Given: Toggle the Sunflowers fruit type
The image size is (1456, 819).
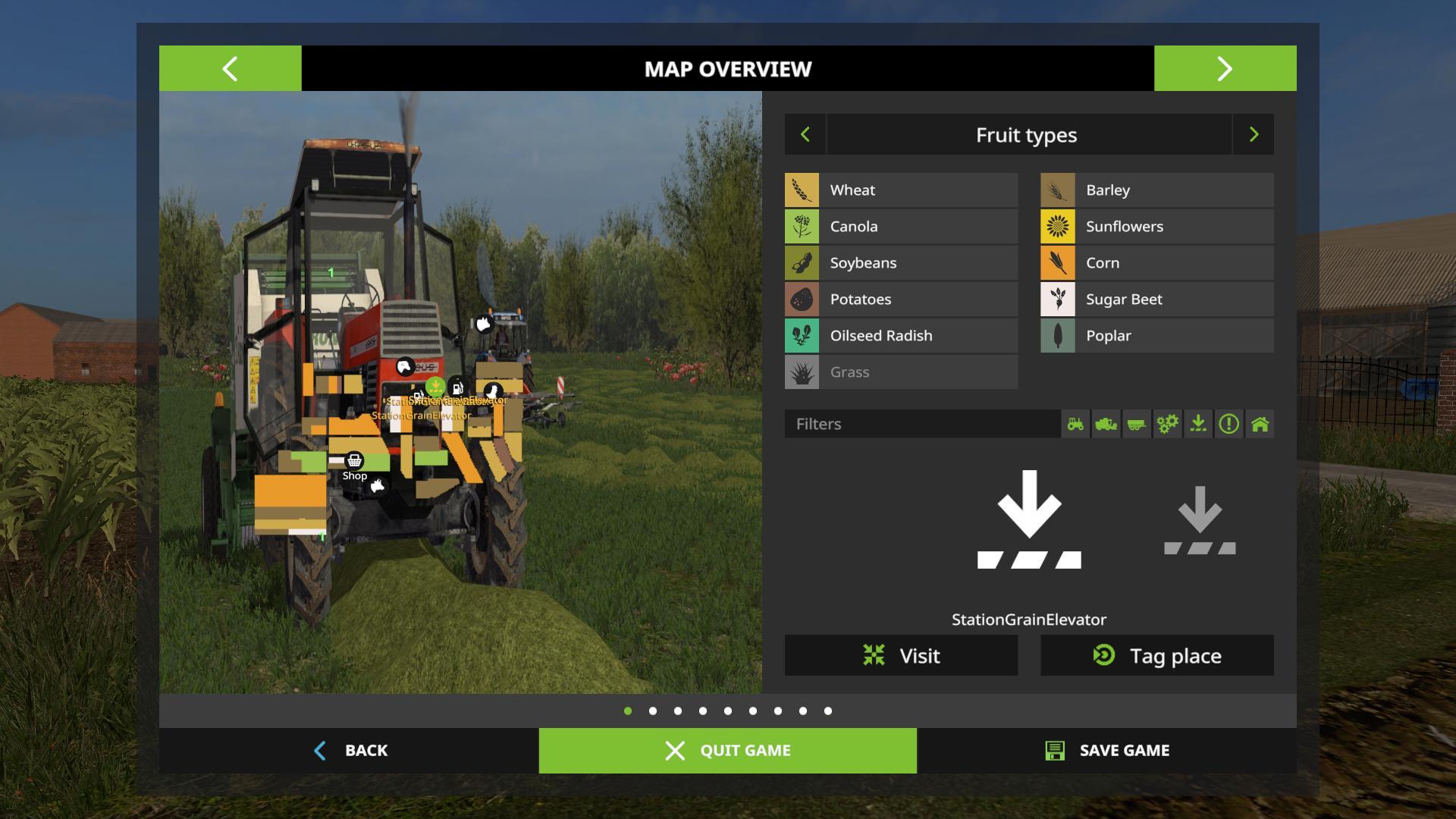Looking at the screenshot, I should 1156,227.
